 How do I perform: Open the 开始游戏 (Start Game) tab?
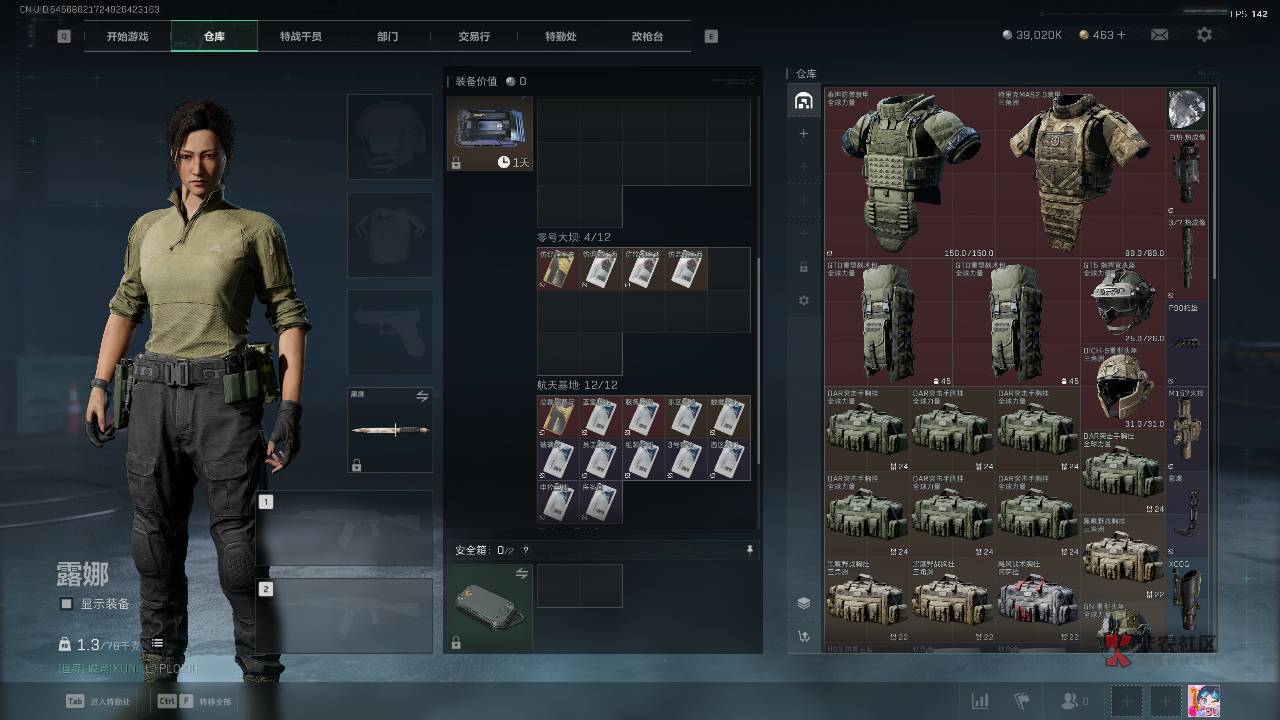click(127, 36)
